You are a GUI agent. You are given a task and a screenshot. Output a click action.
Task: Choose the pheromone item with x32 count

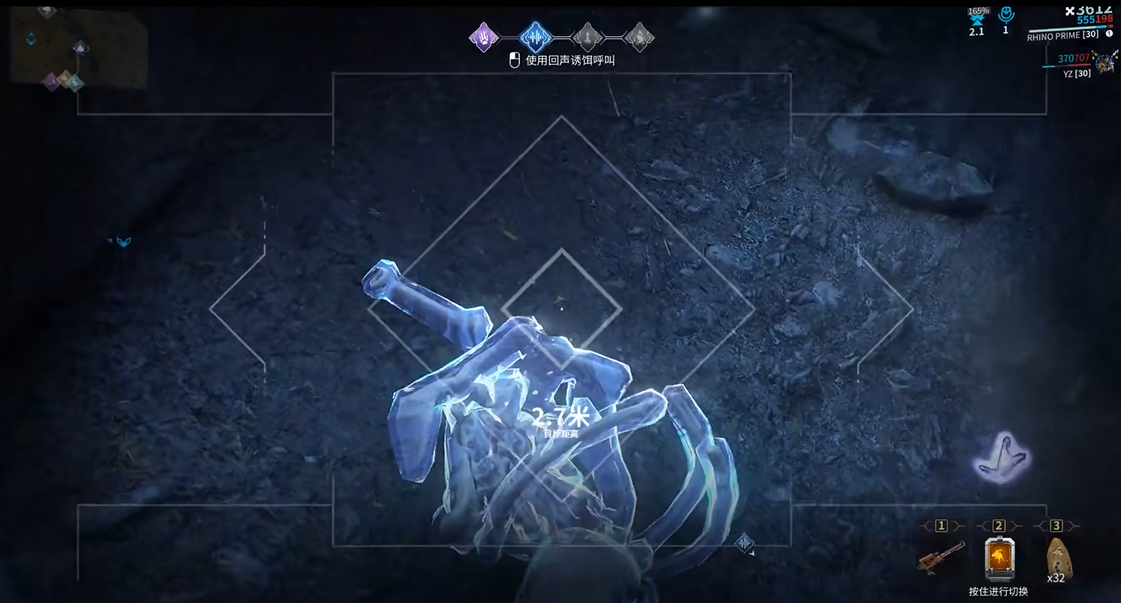click(x=1056, y=556)
